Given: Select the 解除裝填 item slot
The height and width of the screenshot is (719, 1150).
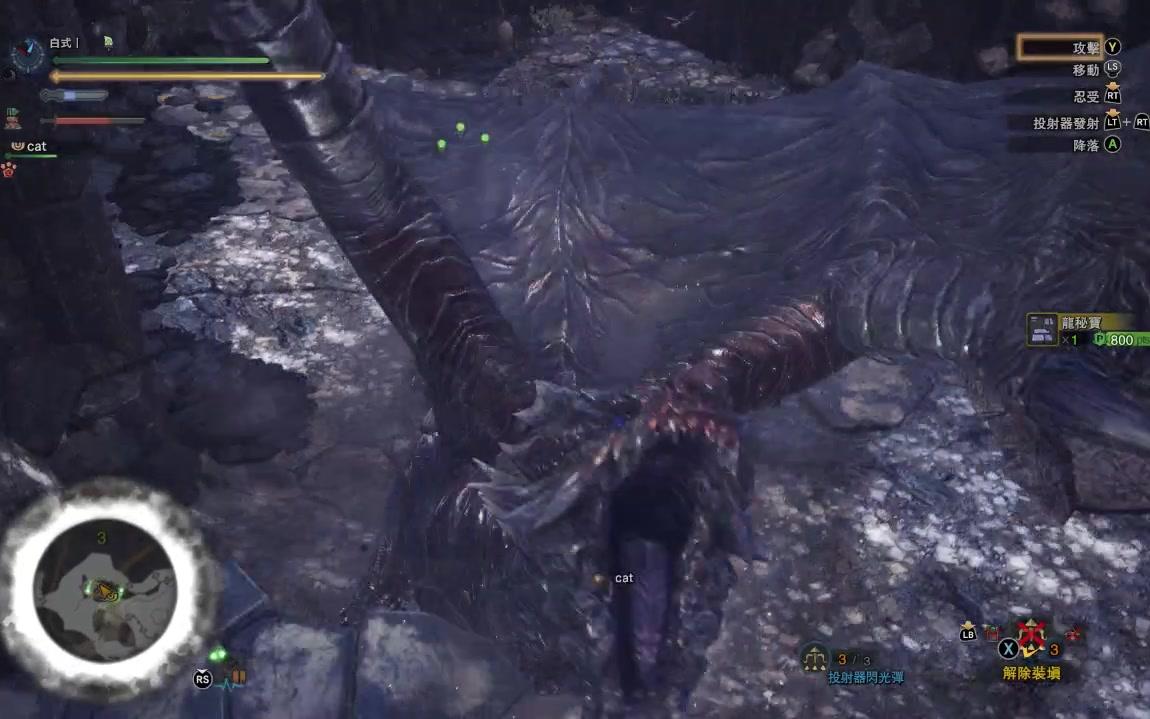Looking at the screenshot, I should 1030,639.
